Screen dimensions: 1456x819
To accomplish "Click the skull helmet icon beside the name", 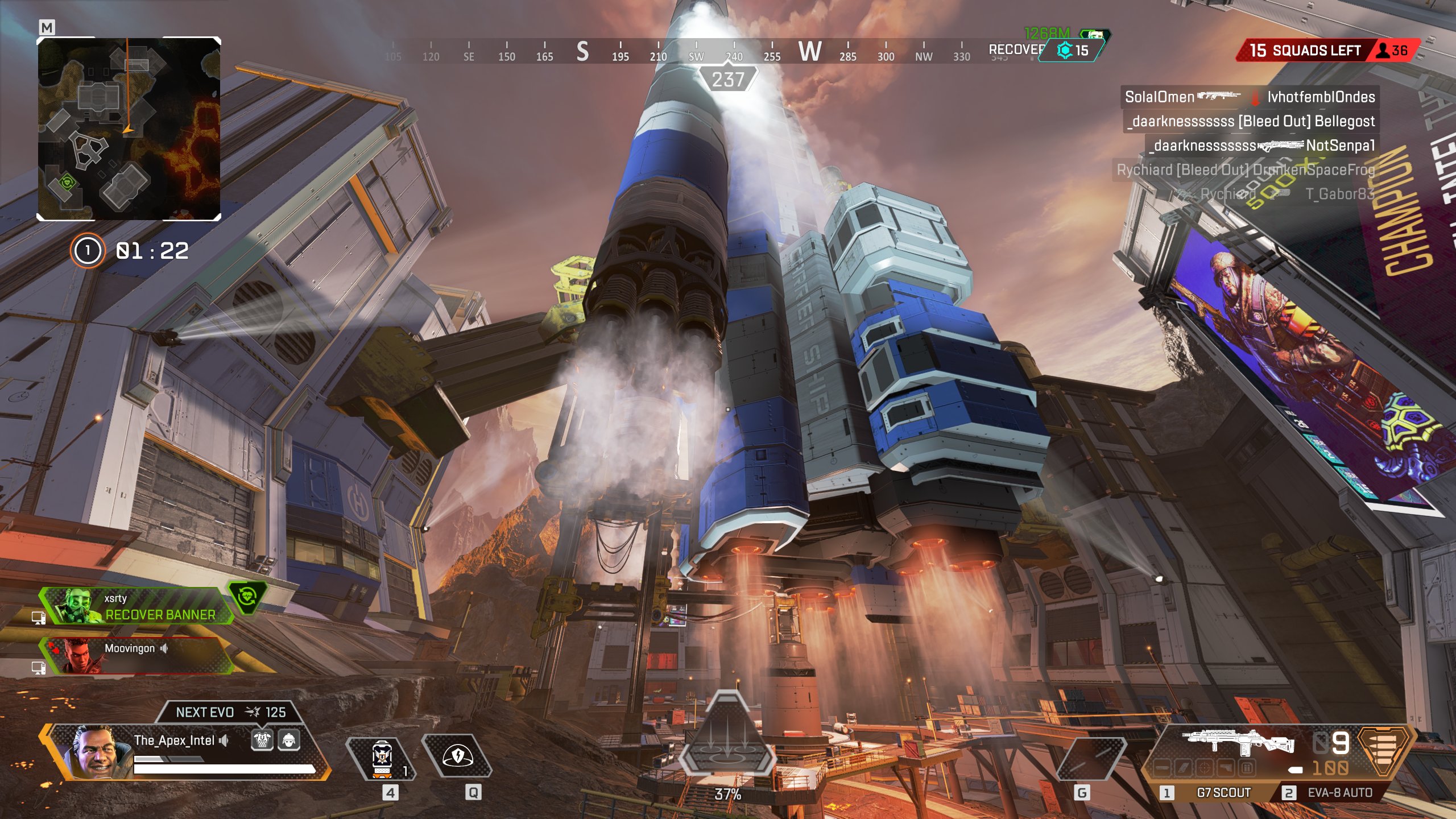I will [x=262, y=740].
